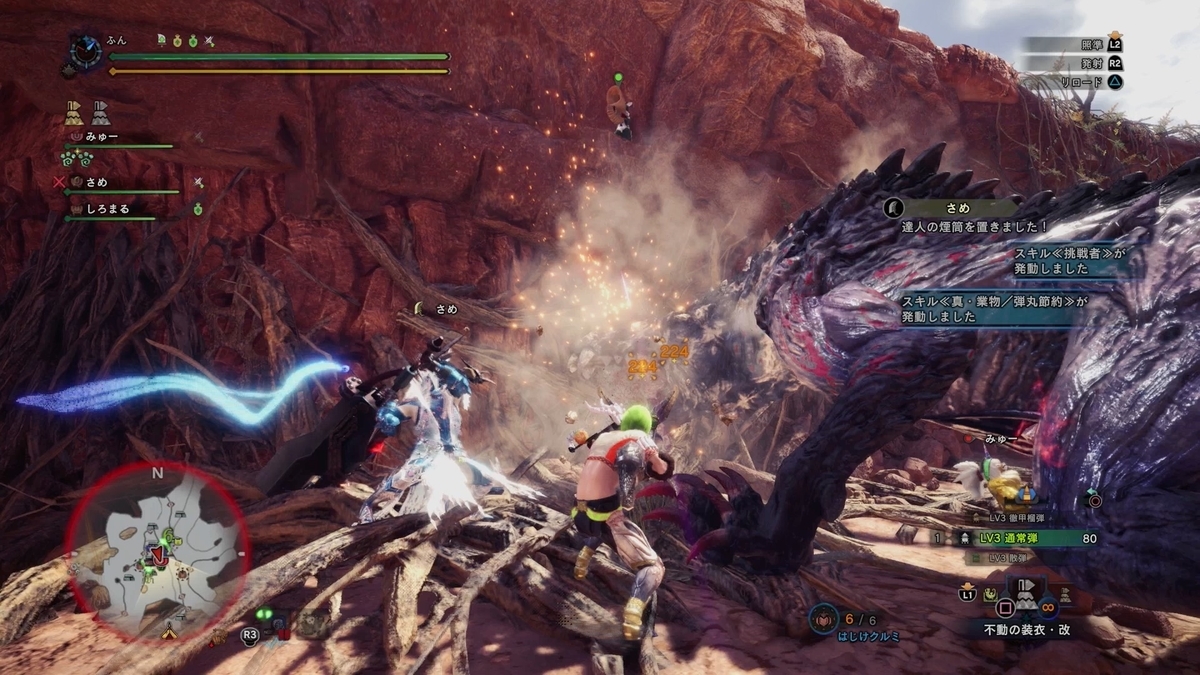Select the item right of the mantle
The height and width of the screenshot is (675, 1200).
pyautogui.click(x=1064, y=595)
